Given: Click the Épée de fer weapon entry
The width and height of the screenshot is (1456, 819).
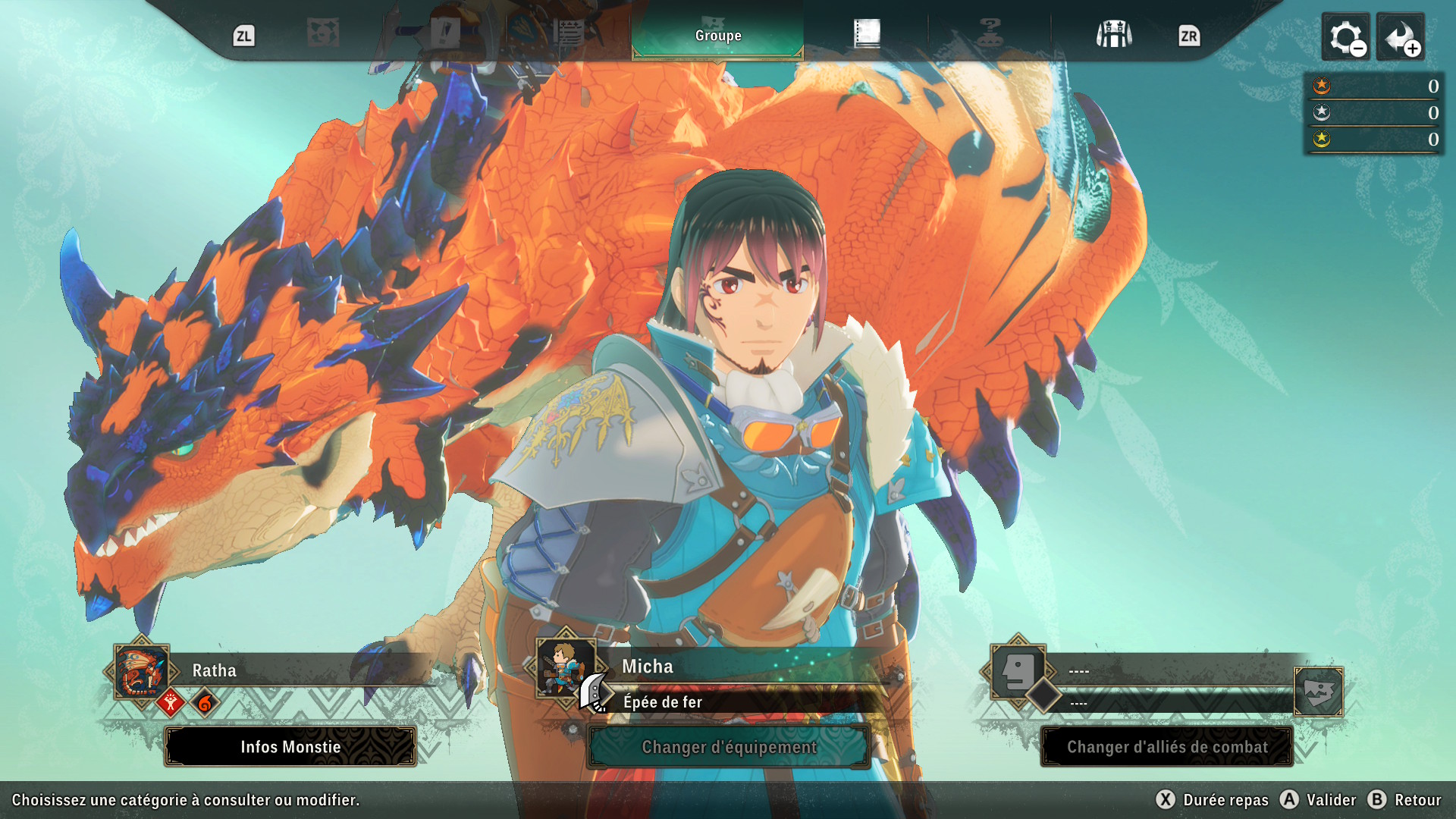Looking at the screenshot, I should [663, 702].
